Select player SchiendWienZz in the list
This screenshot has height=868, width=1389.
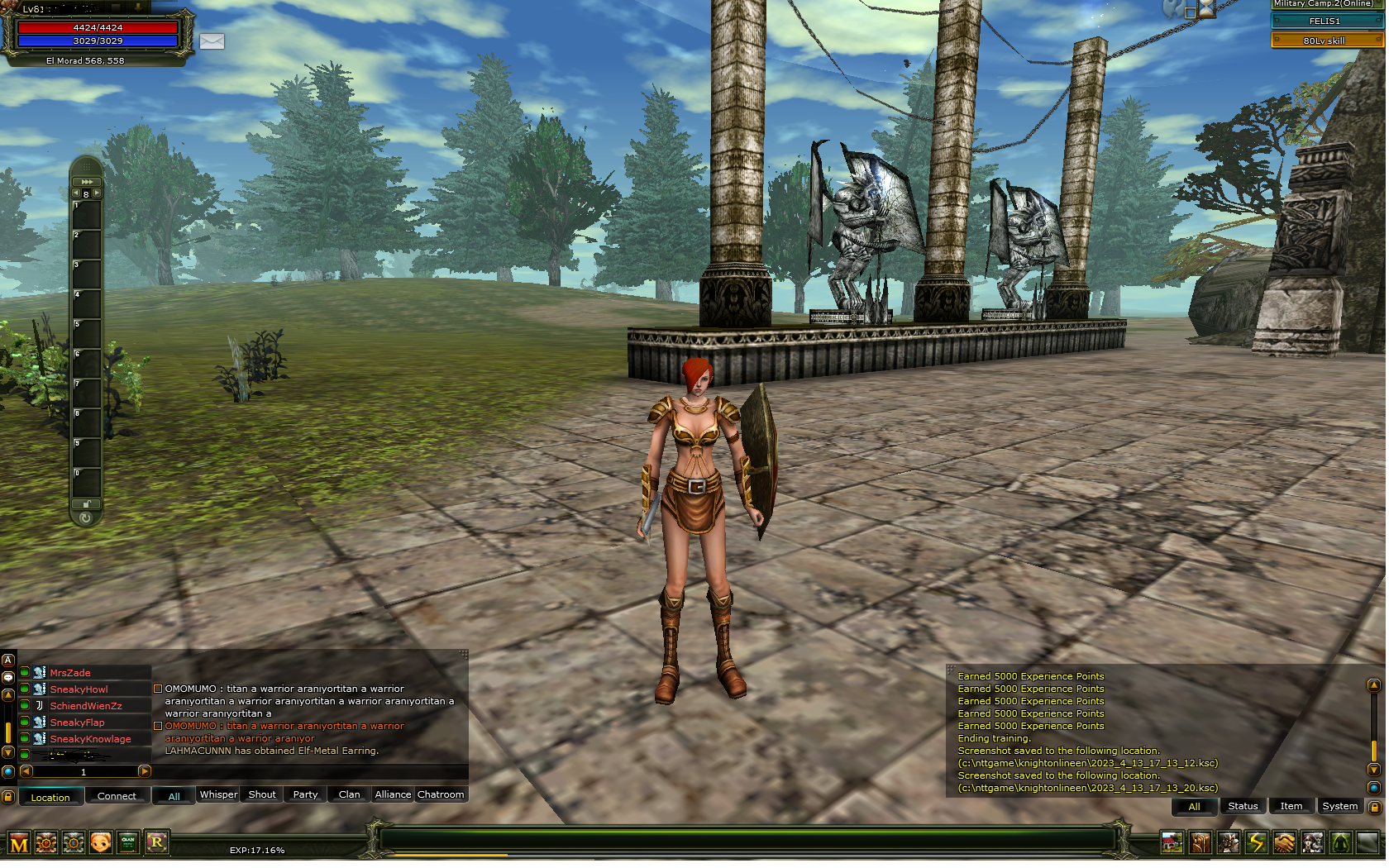[x=86, y=706]
